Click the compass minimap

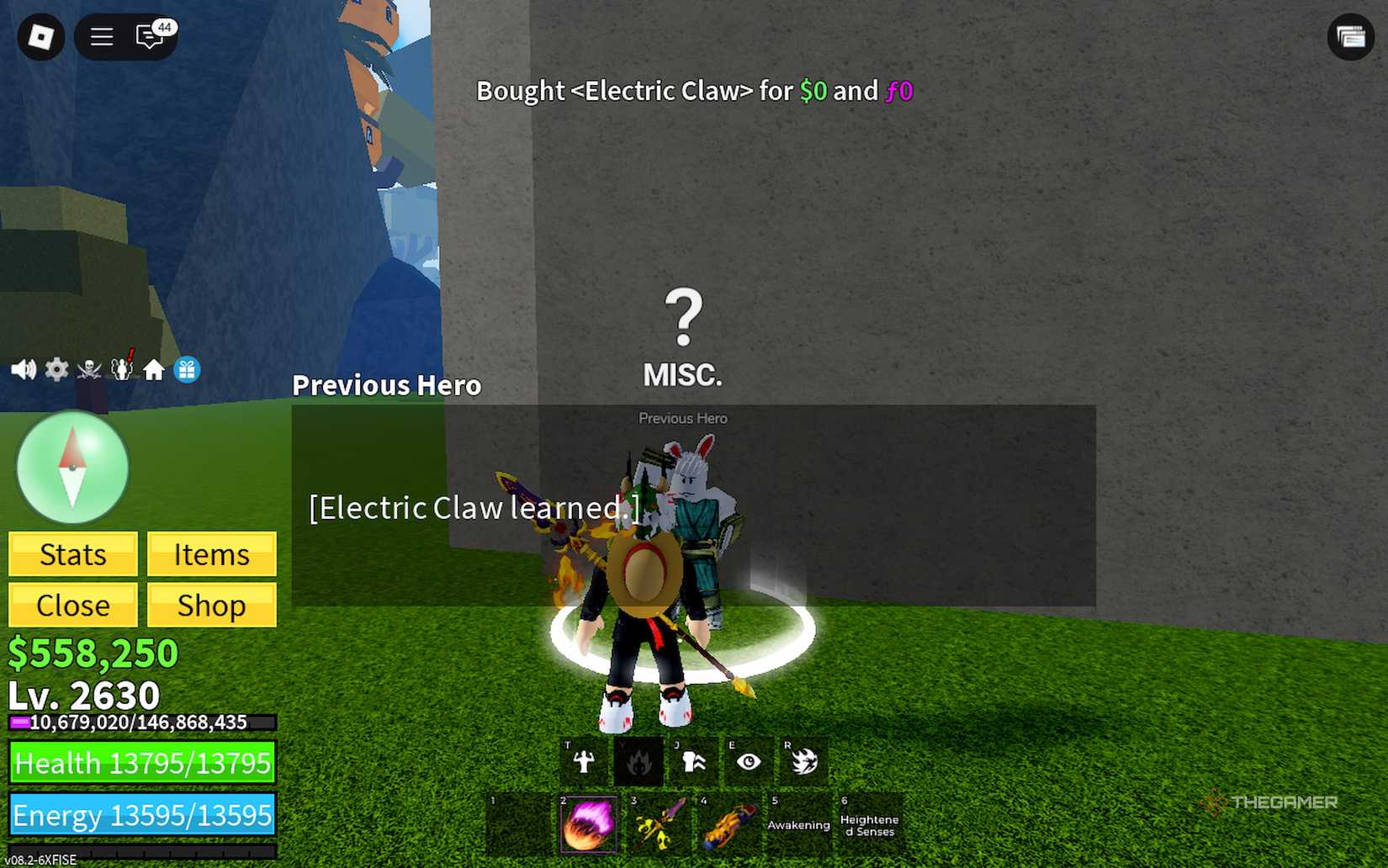[72, 468]
